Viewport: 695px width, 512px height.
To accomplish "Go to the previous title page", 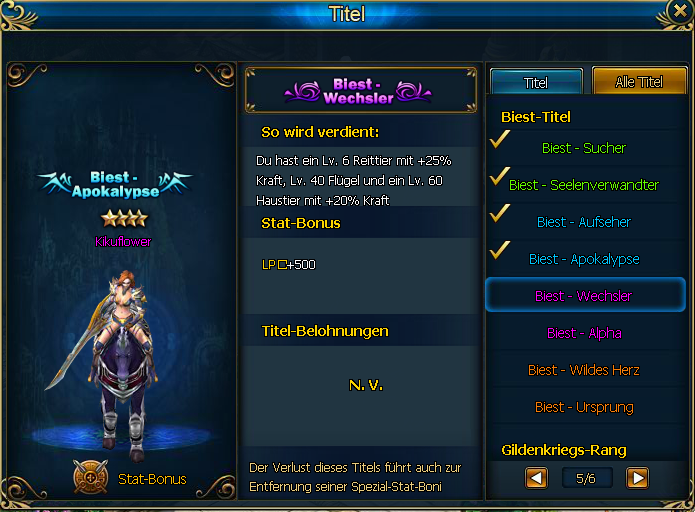I will [537, 478].
